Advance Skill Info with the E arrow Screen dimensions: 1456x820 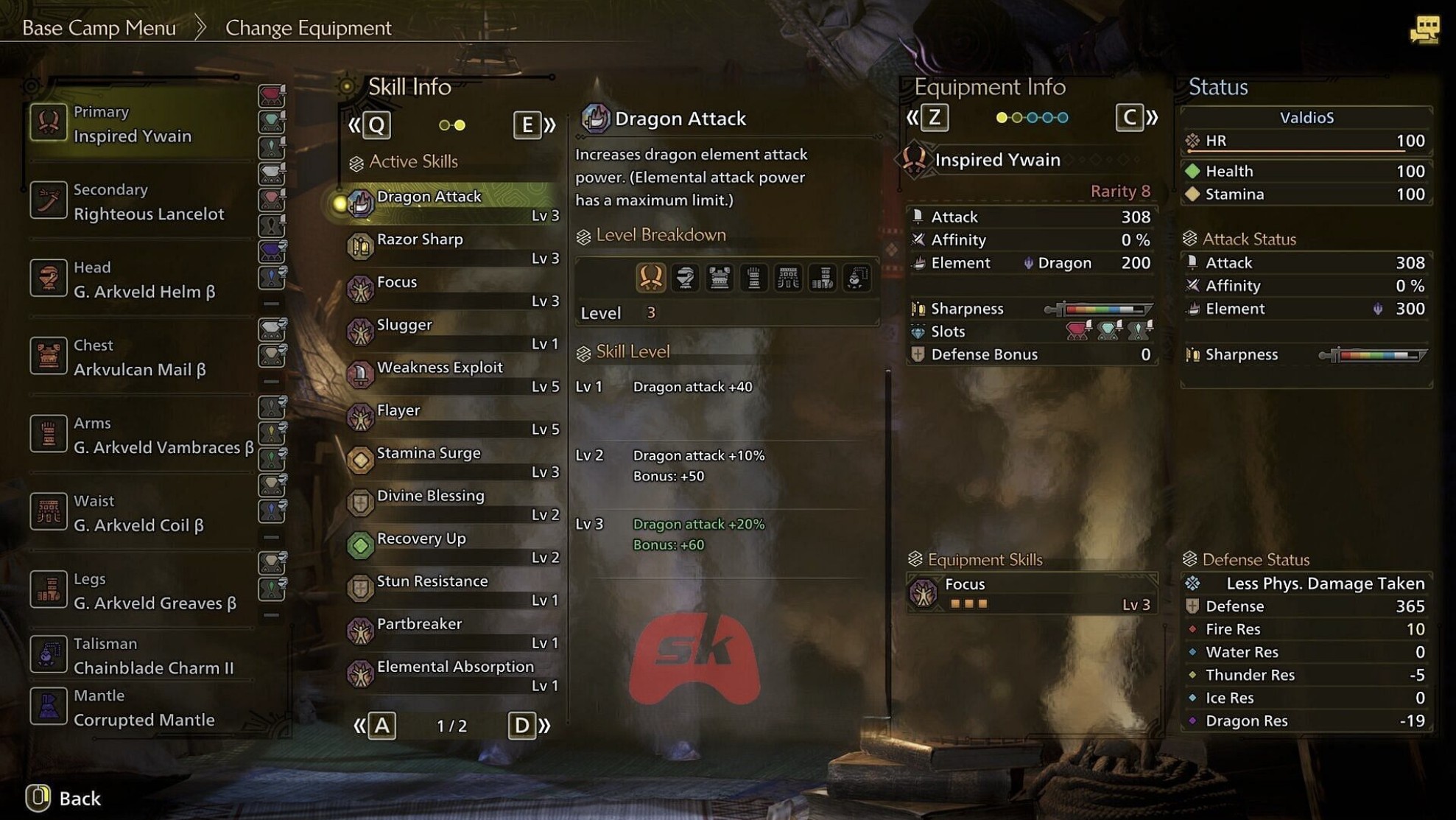click(527, 125)
